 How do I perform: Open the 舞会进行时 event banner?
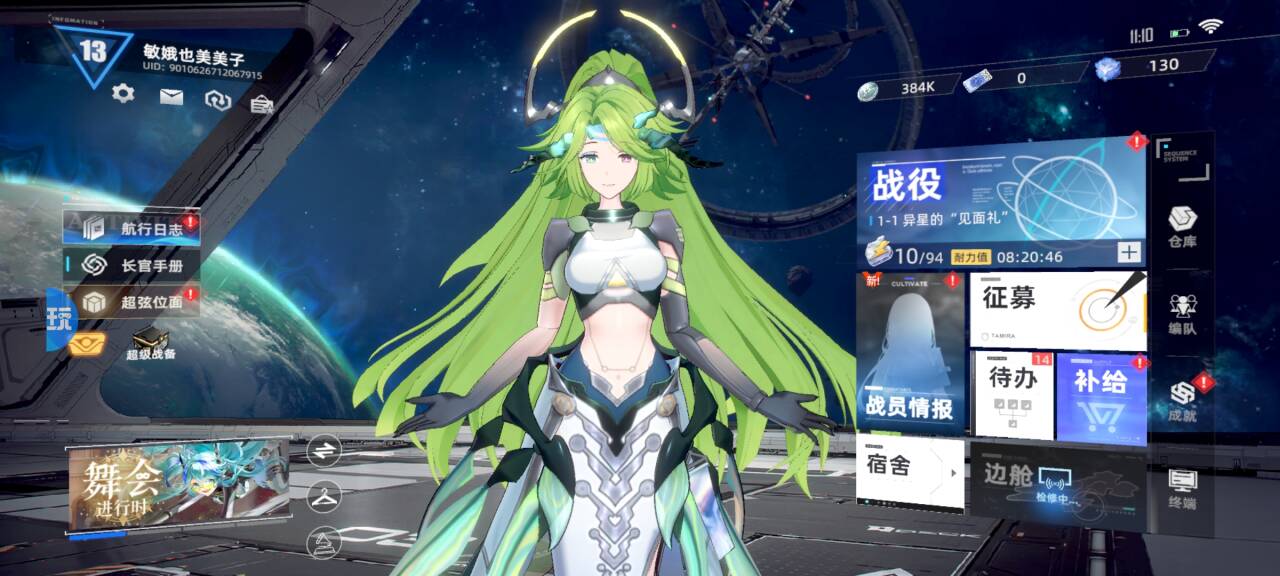tap(178, 485)
